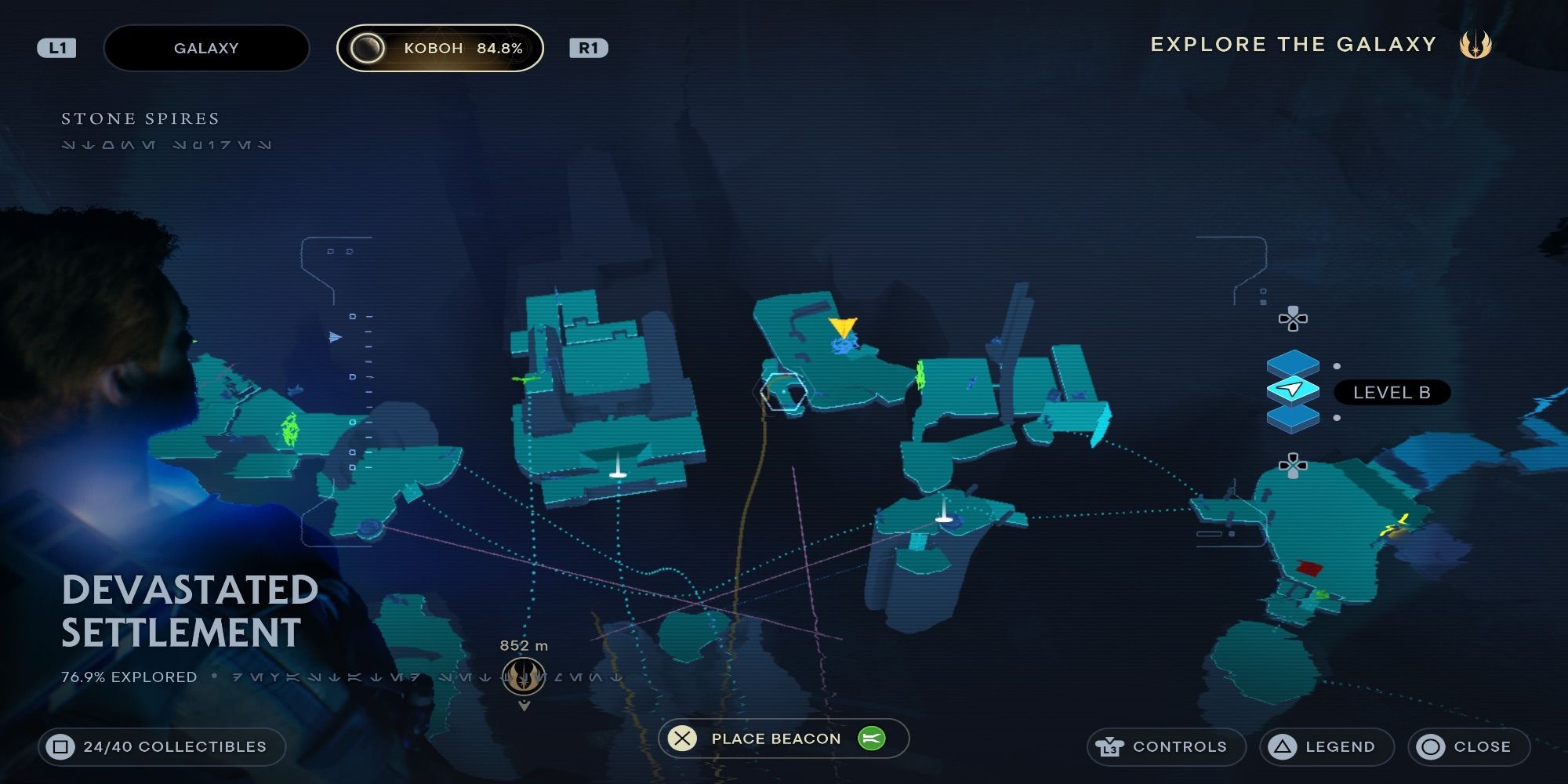Switch to the Galaxy view tab
Viewport: 1568px width, 784px height.
click(206, 48)
